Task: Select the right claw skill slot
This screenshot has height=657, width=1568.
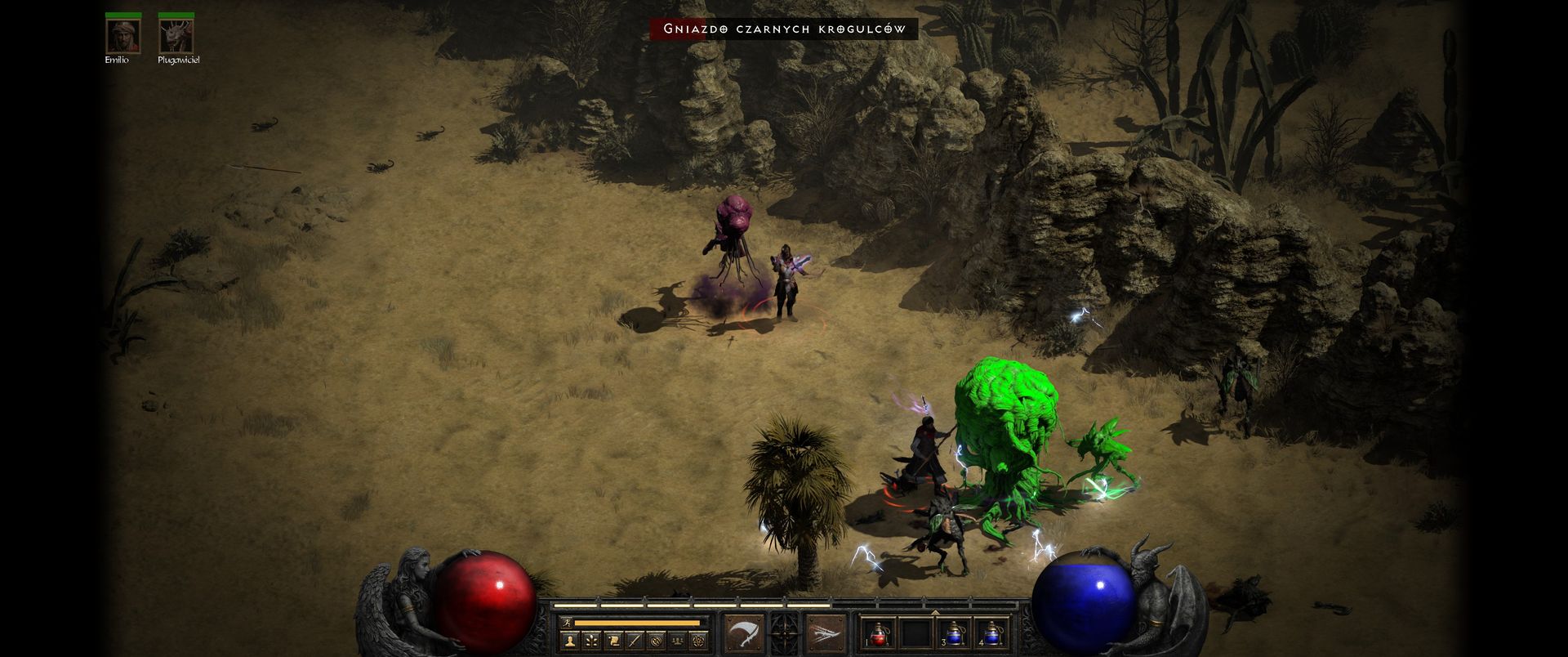Action: click(x=826, y=632)
